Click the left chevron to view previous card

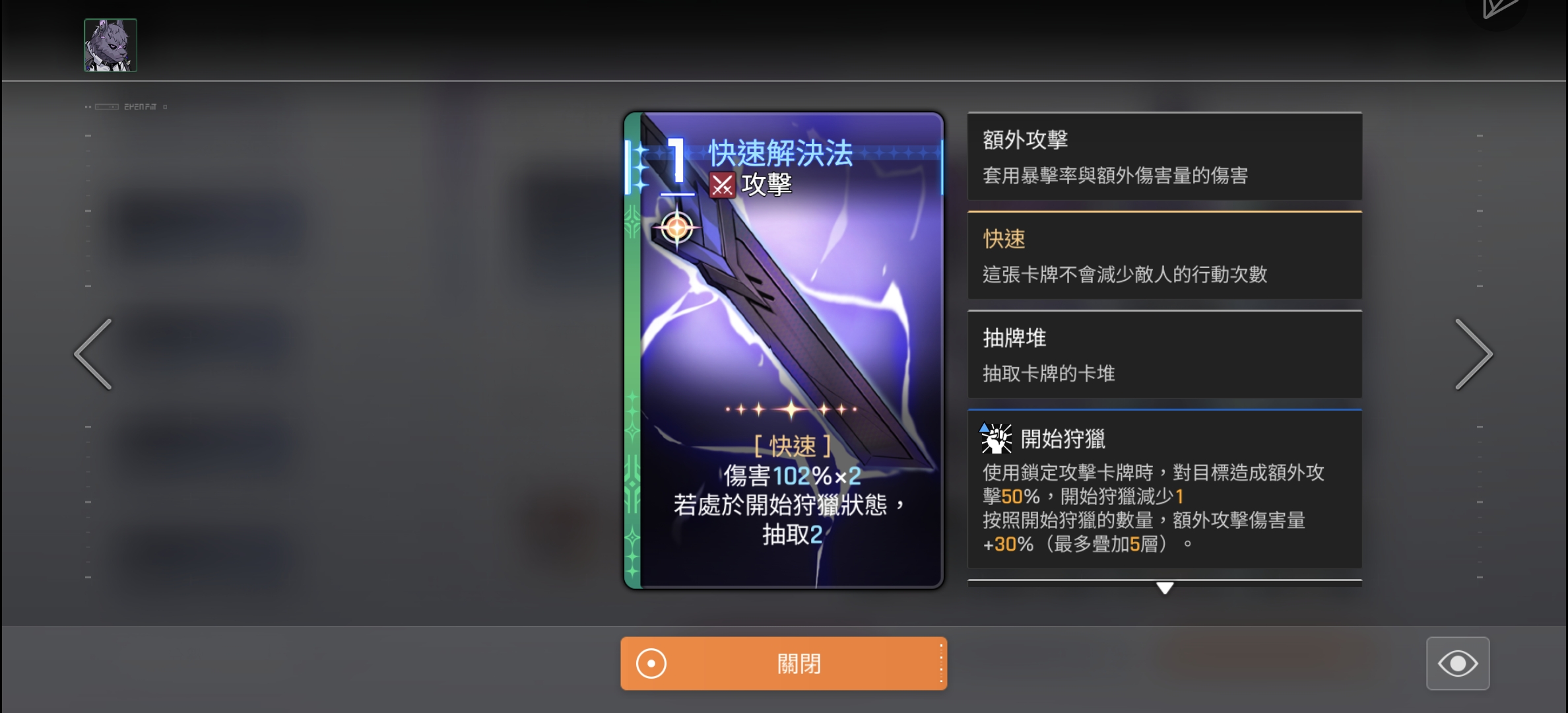[93, 355]
